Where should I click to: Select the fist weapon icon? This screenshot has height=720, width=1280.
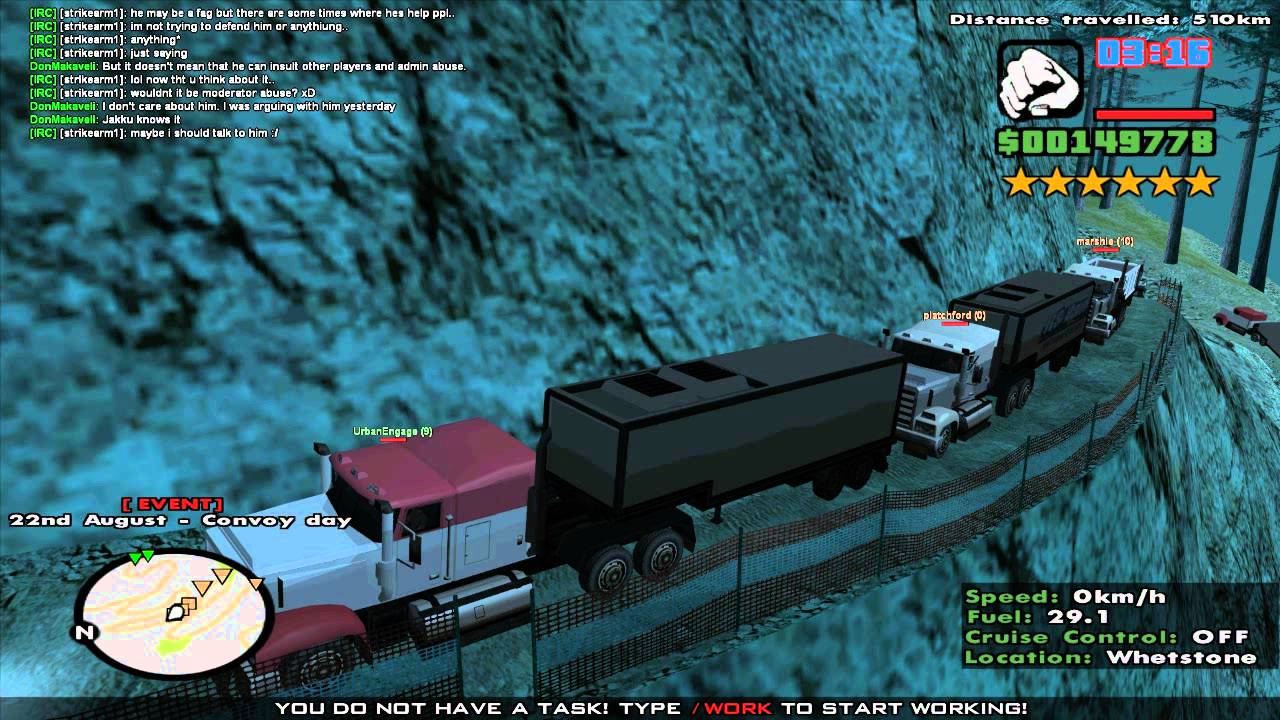pyautogui.click(x=1039, y=80)
